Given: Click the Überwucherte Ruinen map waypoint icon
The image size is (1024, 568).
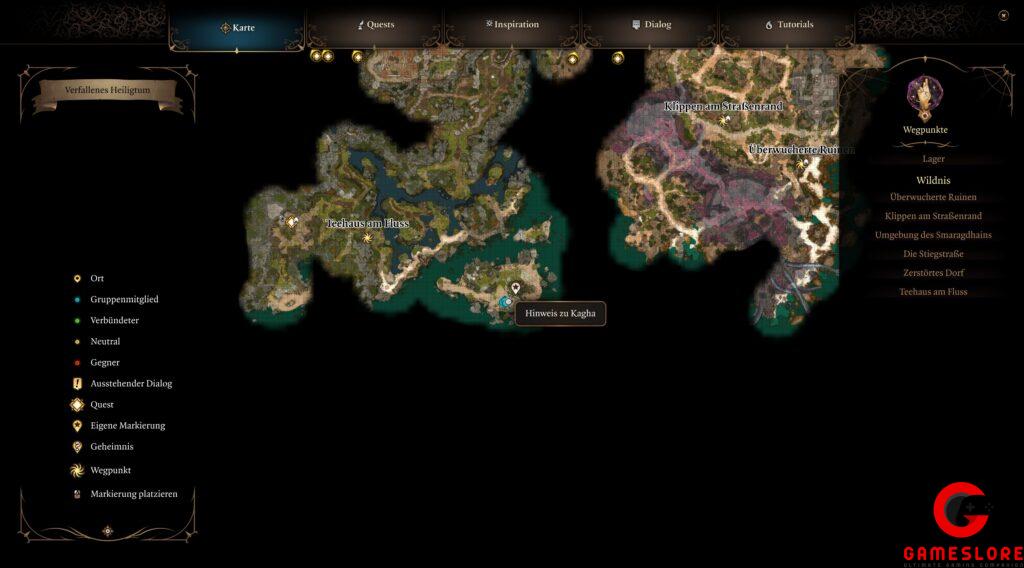Looking at the screenshot, I should [x=801, y=162].
